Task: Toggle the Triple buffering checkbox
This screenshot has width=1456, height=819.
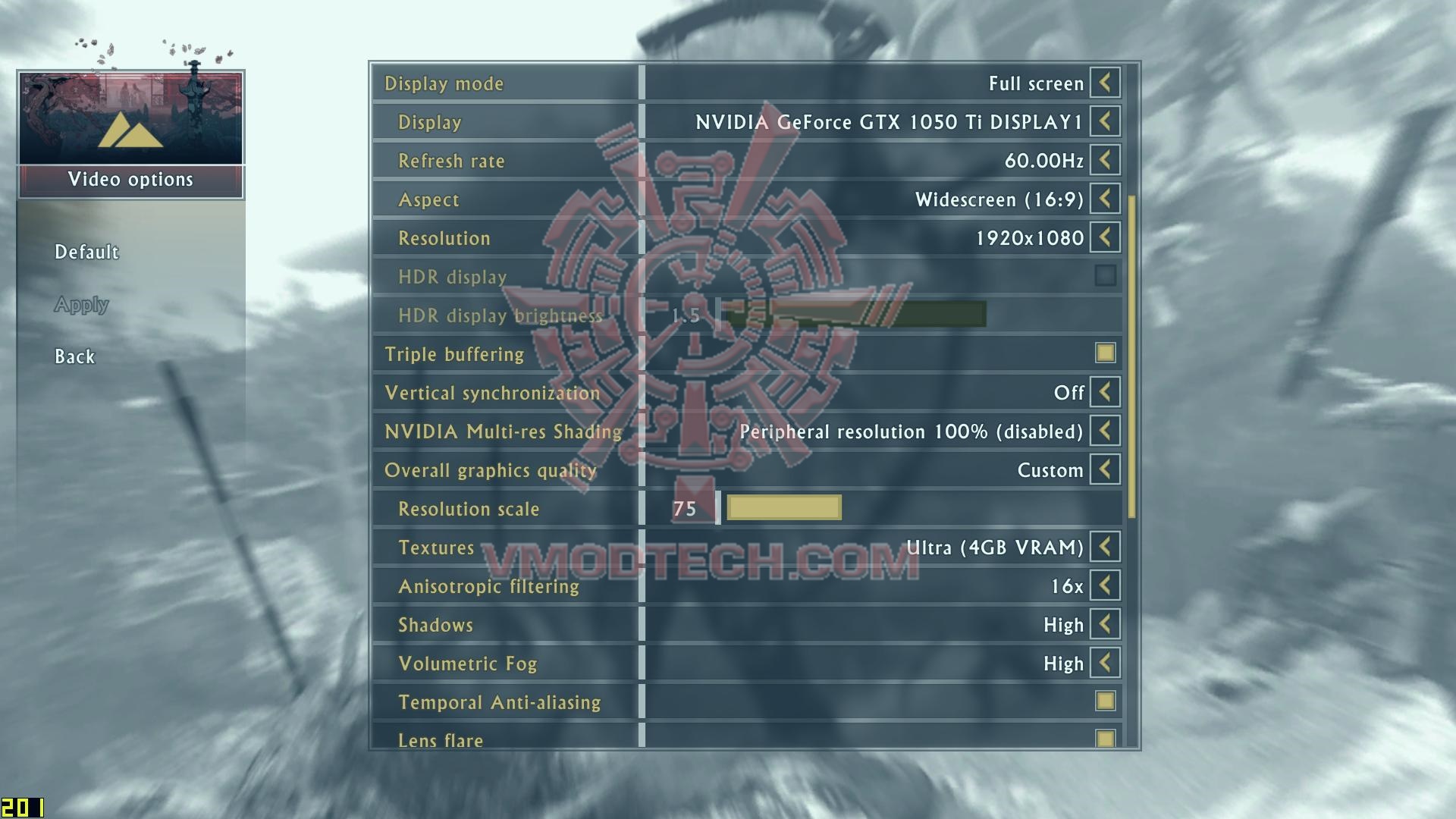Action: pyautogui.click(x=1105, y=353)
